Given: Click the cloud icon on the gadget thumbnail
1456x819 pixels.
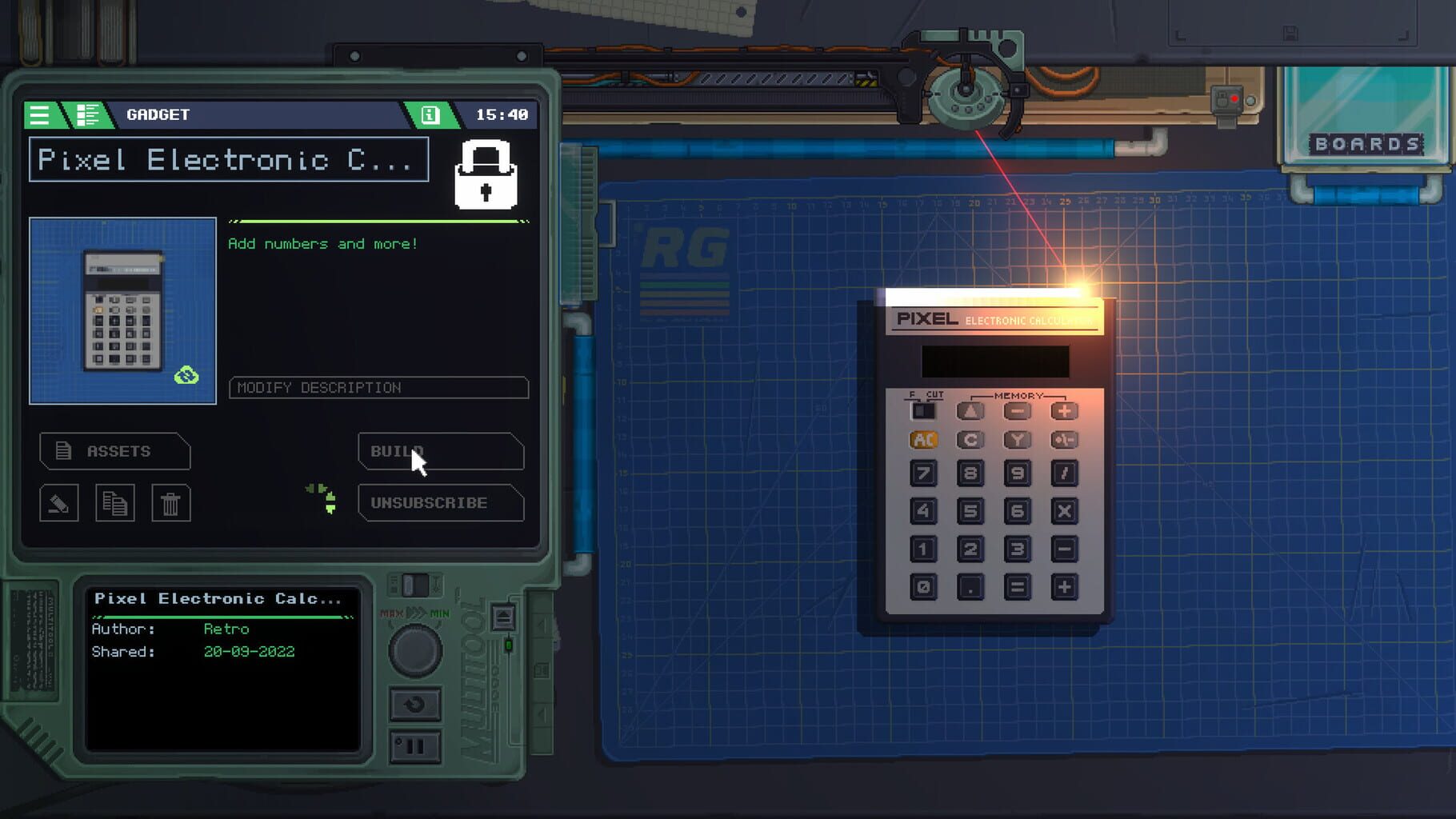Looking at the screenshot, I should tap(188, 373).
